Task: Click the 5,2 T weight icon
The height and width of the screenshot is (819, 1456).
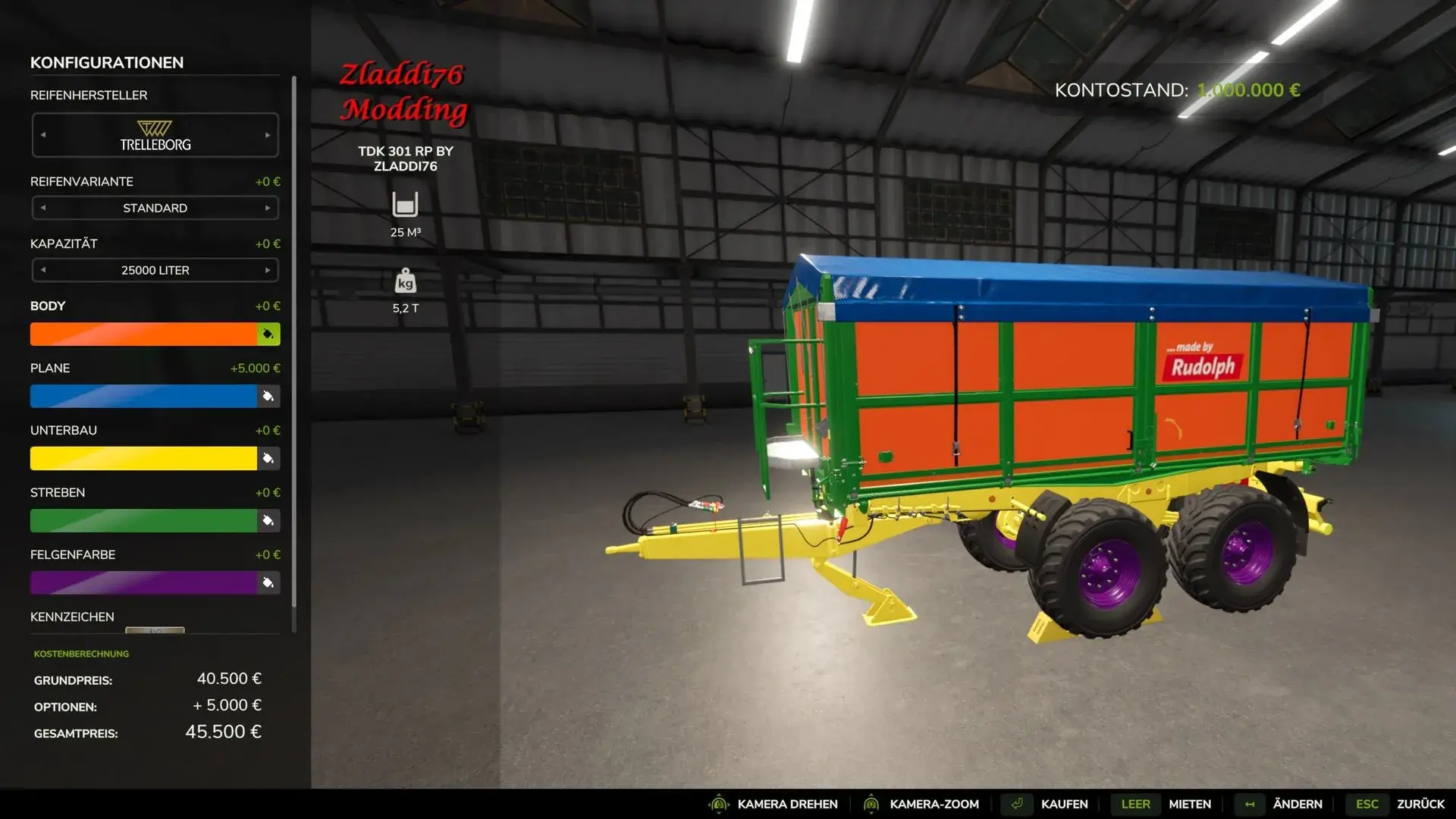Action: pyautogui.click(x=406, y=281)
